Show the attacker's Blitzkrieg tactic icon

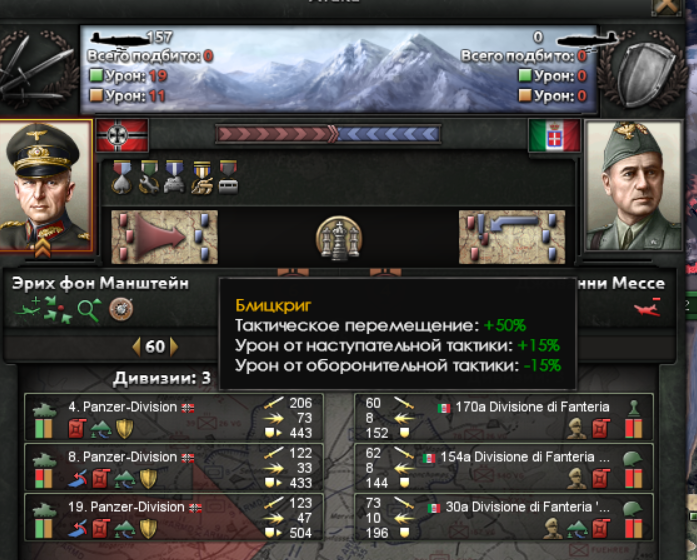coord(151,236)
